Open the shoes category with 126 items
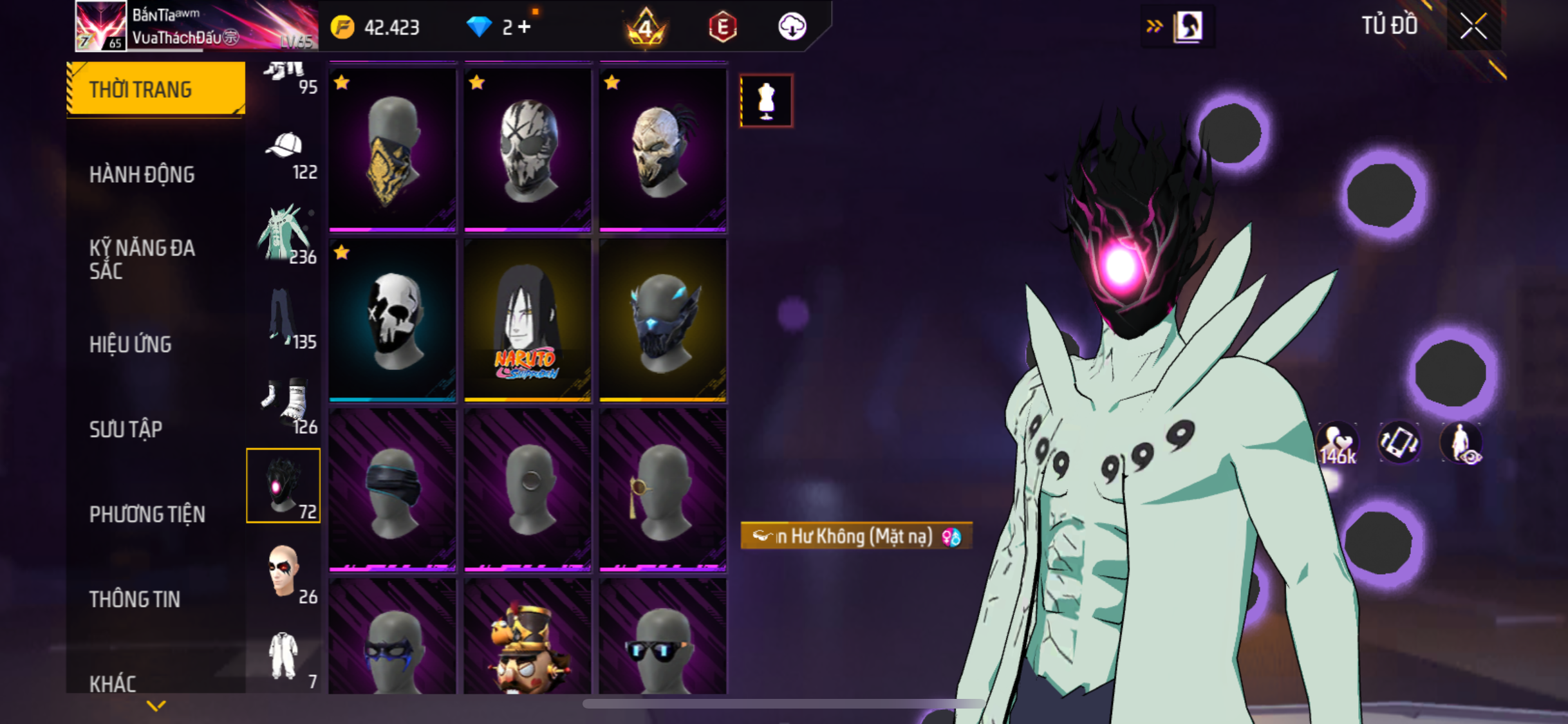This screenshot has width=1568, height=724. pyautogui.click(x=285, y=404)
